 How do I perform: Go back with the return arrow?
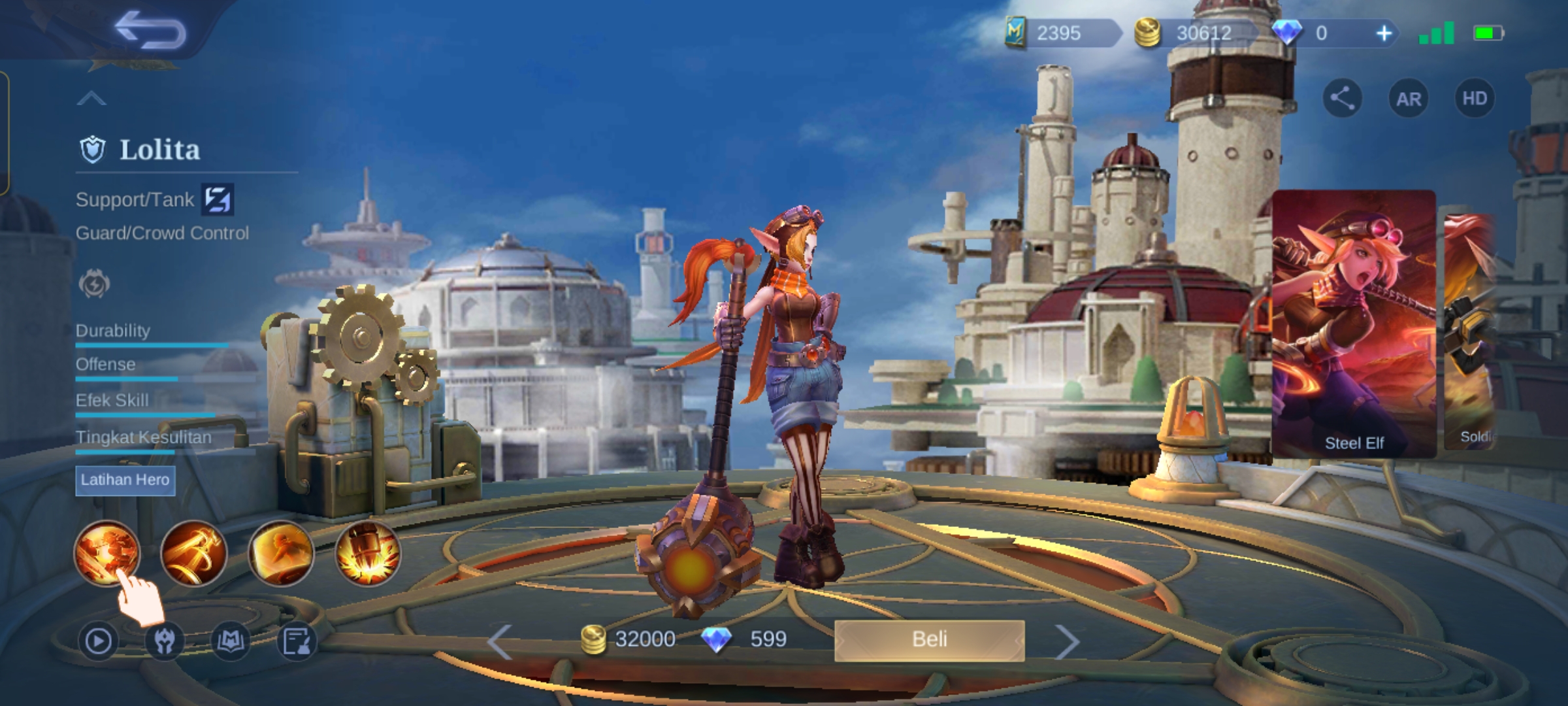click(x=150, y=31)
